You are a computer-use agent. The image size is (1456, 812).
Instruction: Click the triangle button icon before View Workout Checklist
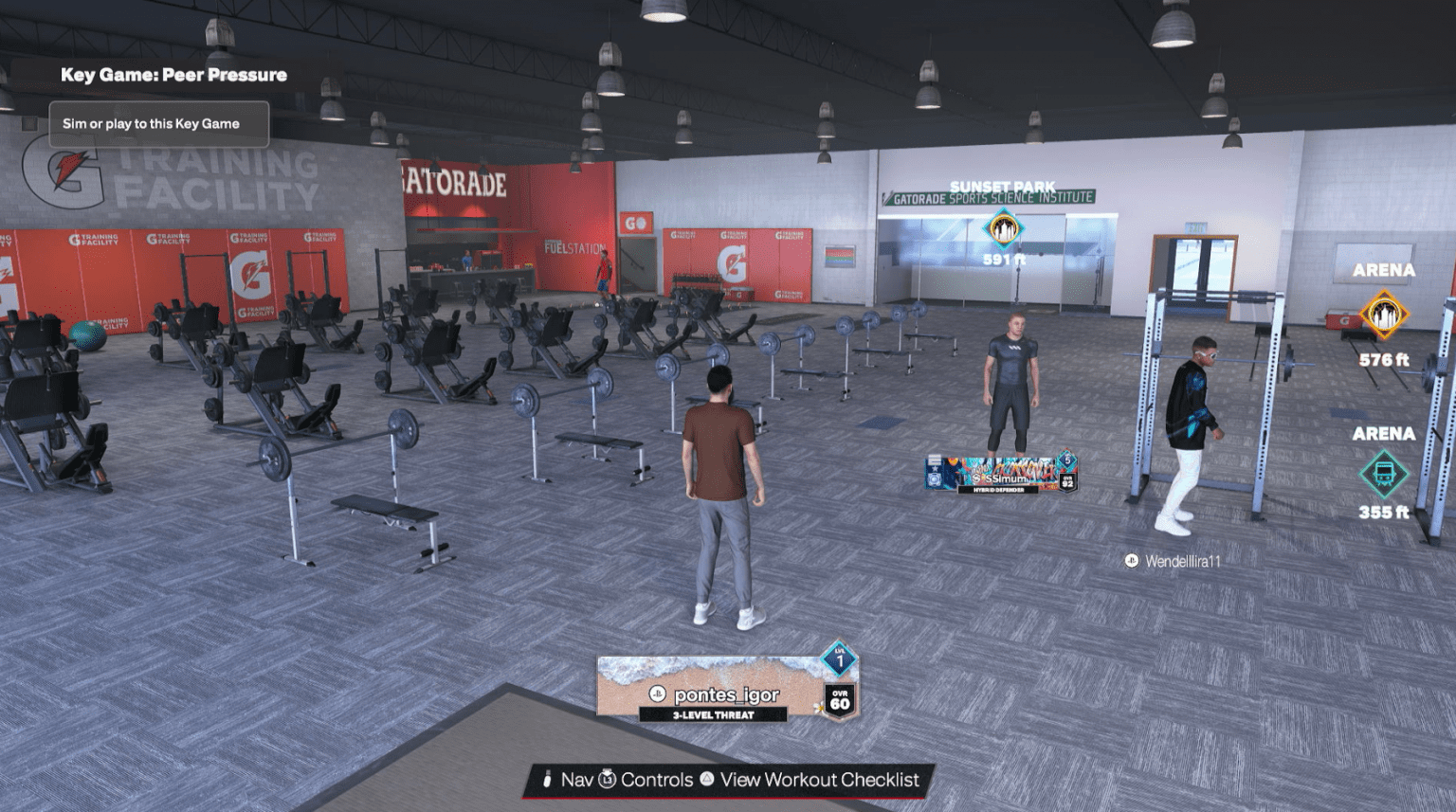(x=706, y=780)
